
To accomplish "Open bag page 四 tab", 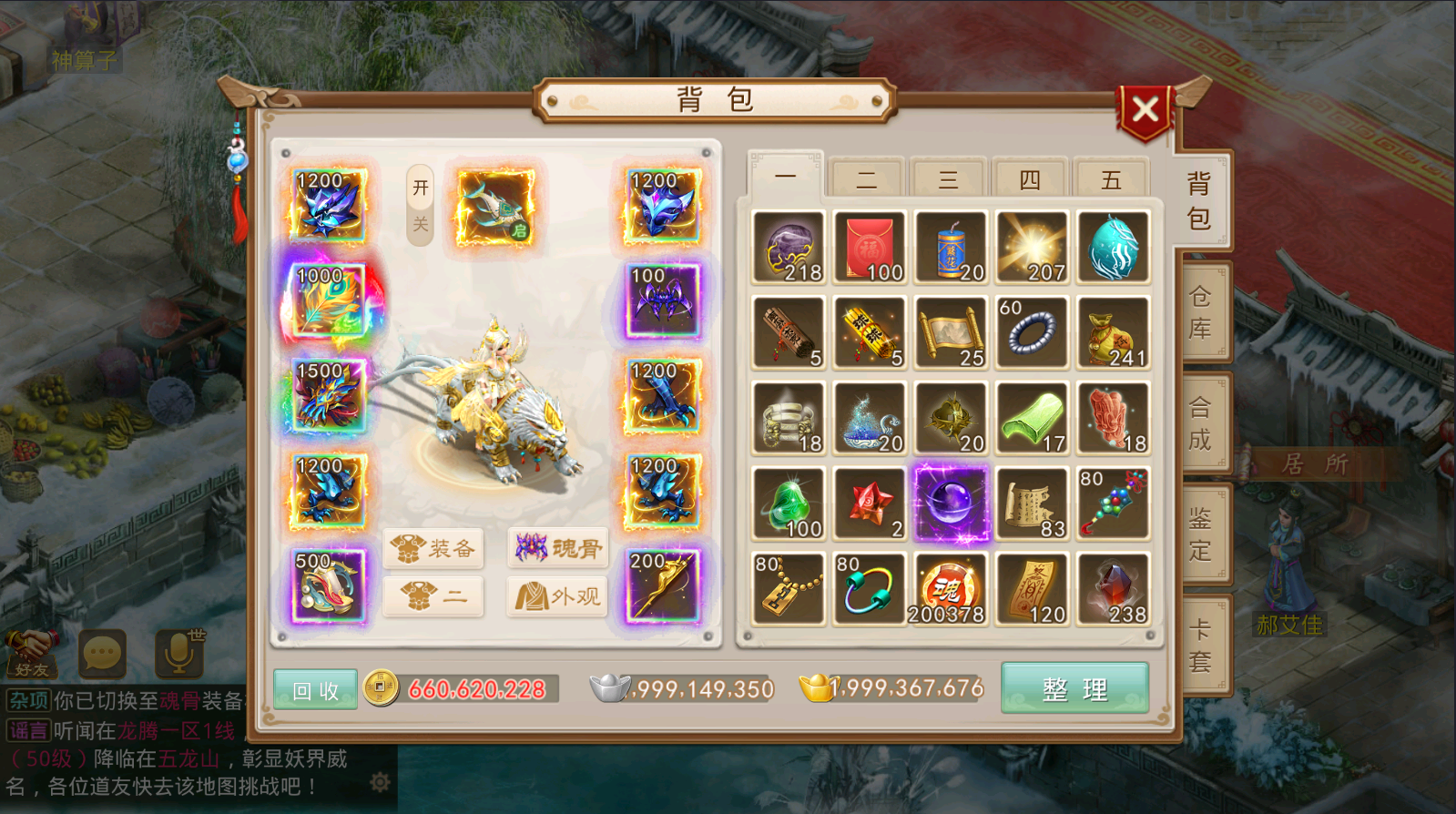I will (1030, 178).
